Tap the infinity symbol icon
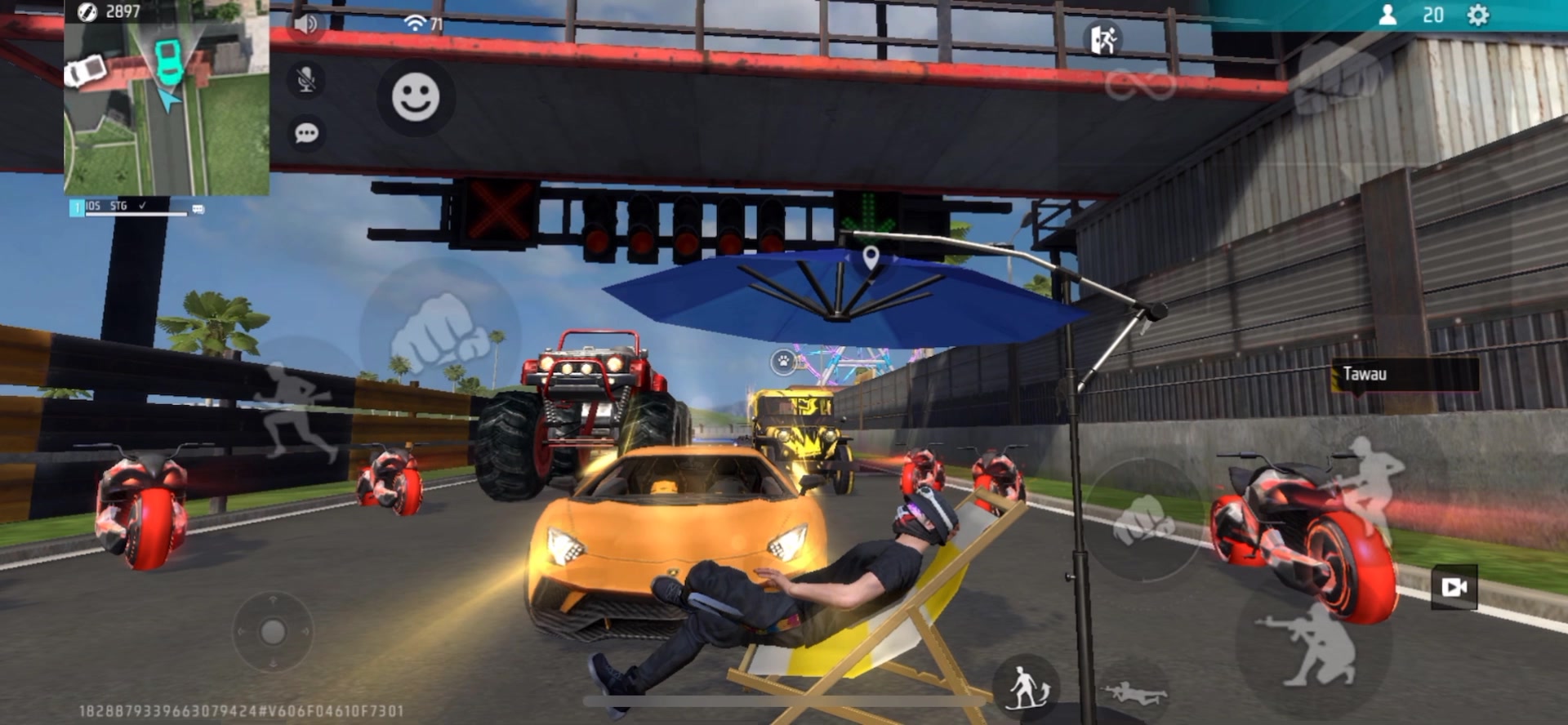Image resolution: width=1568 pixels, height=725 pixels. pyautogui.click(x=1140, y=85)
